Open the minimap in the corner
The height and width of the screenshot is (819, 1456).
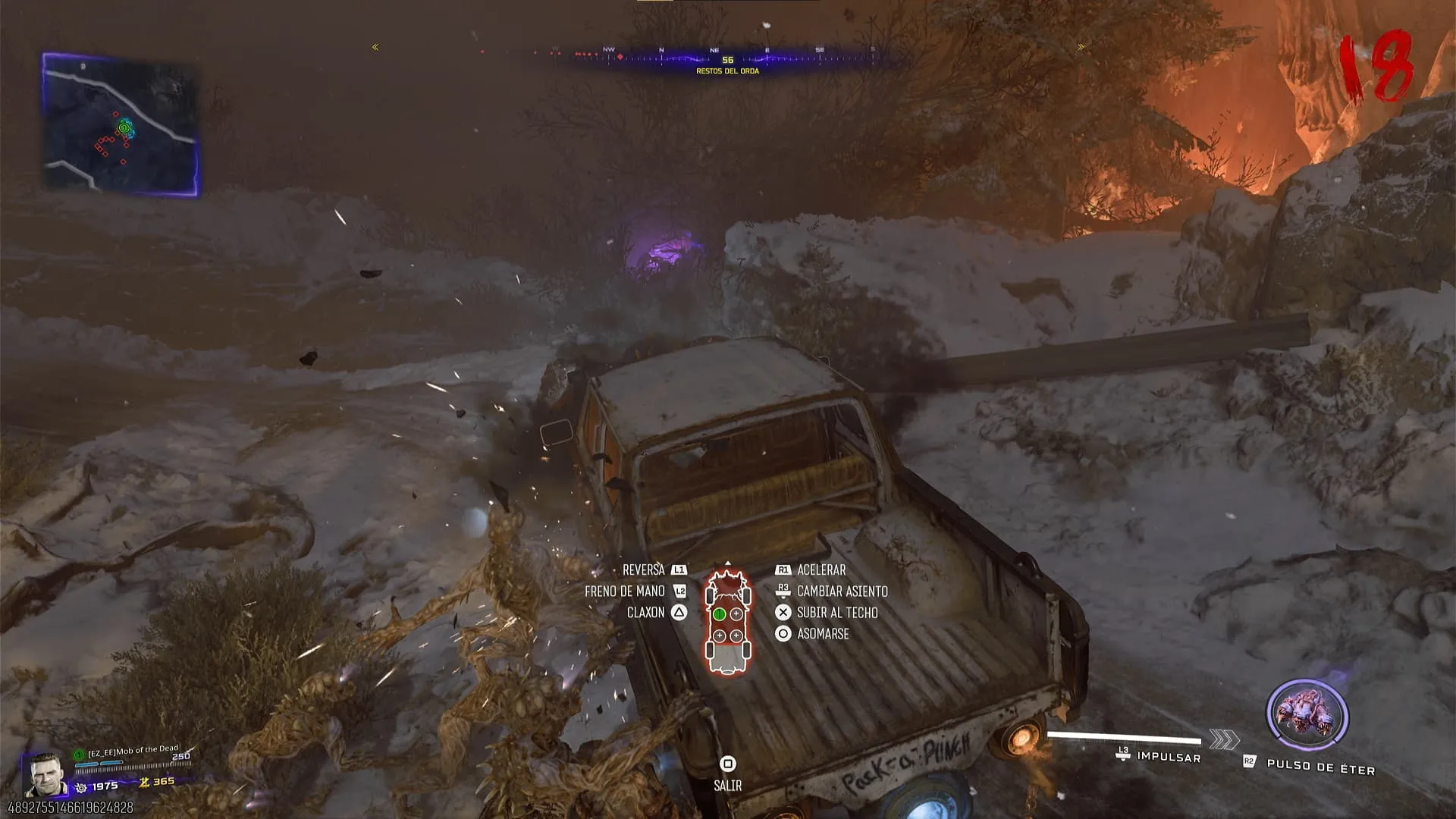121,124
